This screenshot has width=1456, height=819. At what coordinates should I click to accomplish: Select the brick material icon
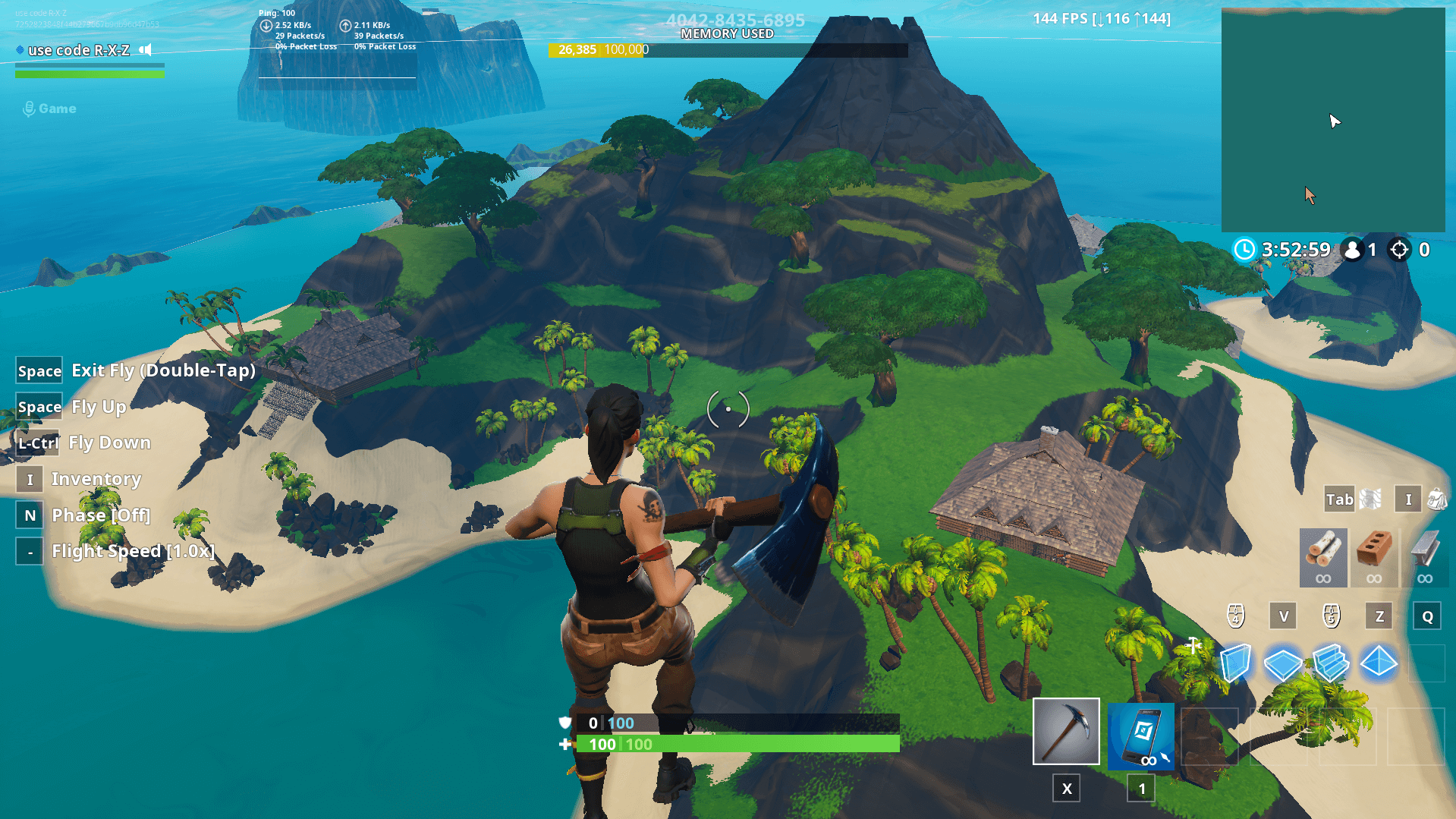pos(1375,557)
